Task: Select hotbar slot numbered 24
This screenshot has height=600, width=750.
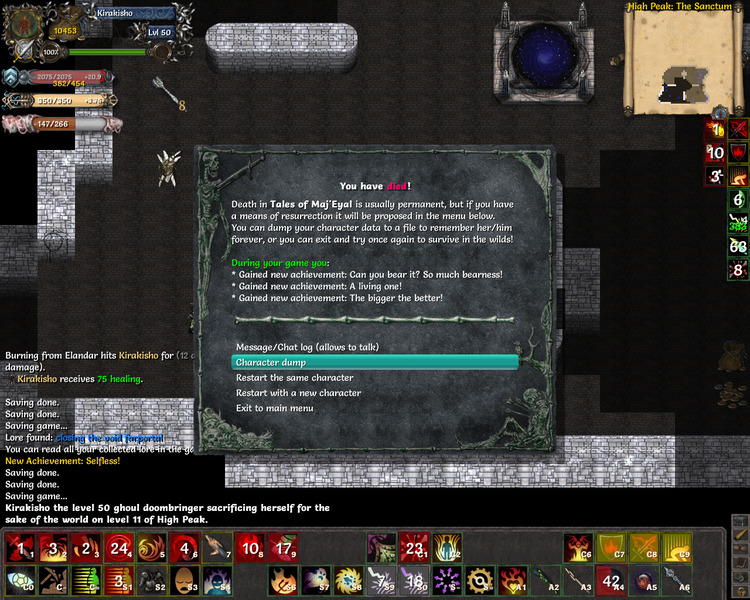Action: [120, 547]
